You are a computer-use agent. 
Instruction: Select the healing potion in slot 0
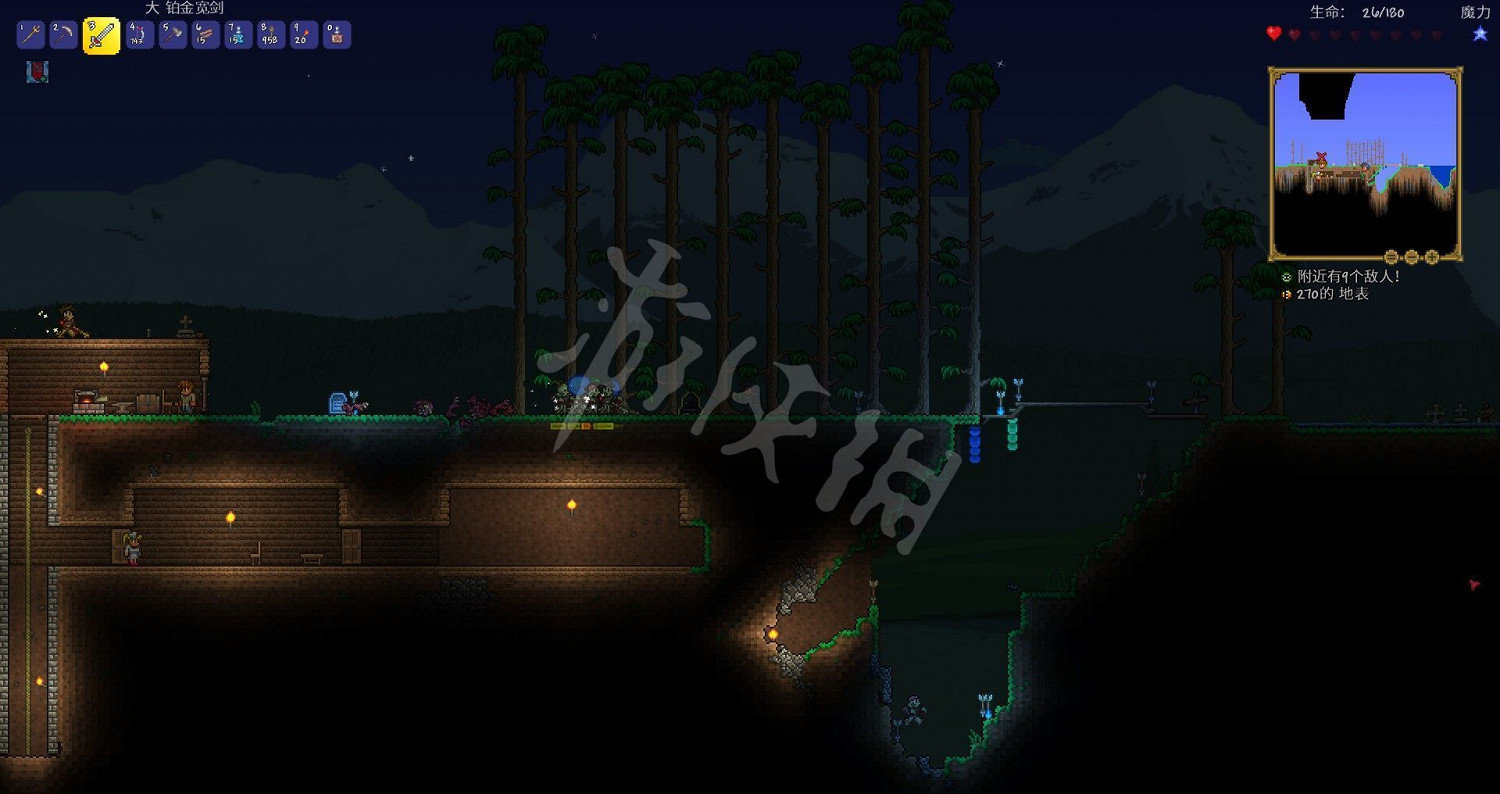pos(334,34)
